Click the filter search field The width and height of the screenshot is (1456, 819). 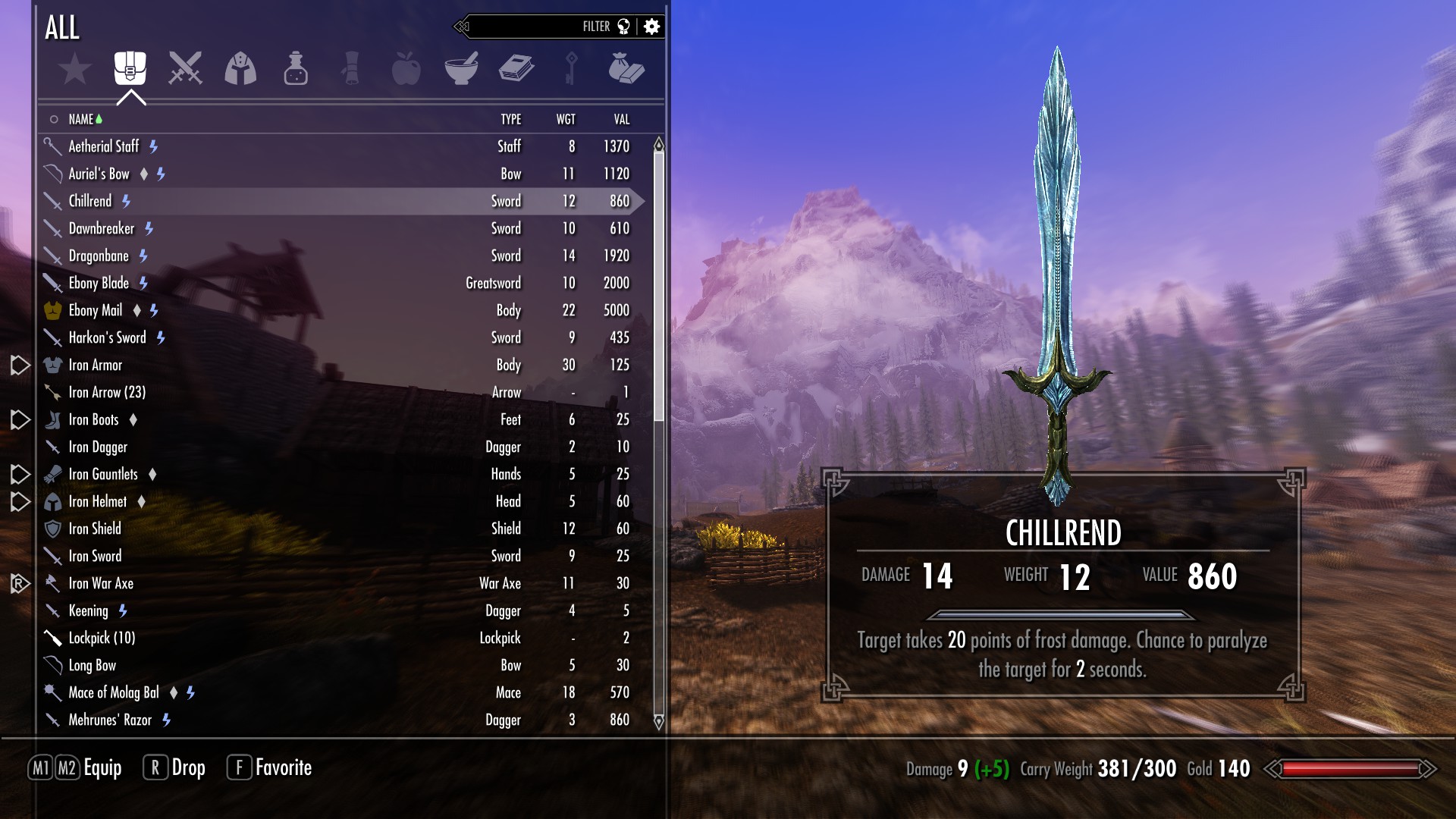(x=531, y=27)
